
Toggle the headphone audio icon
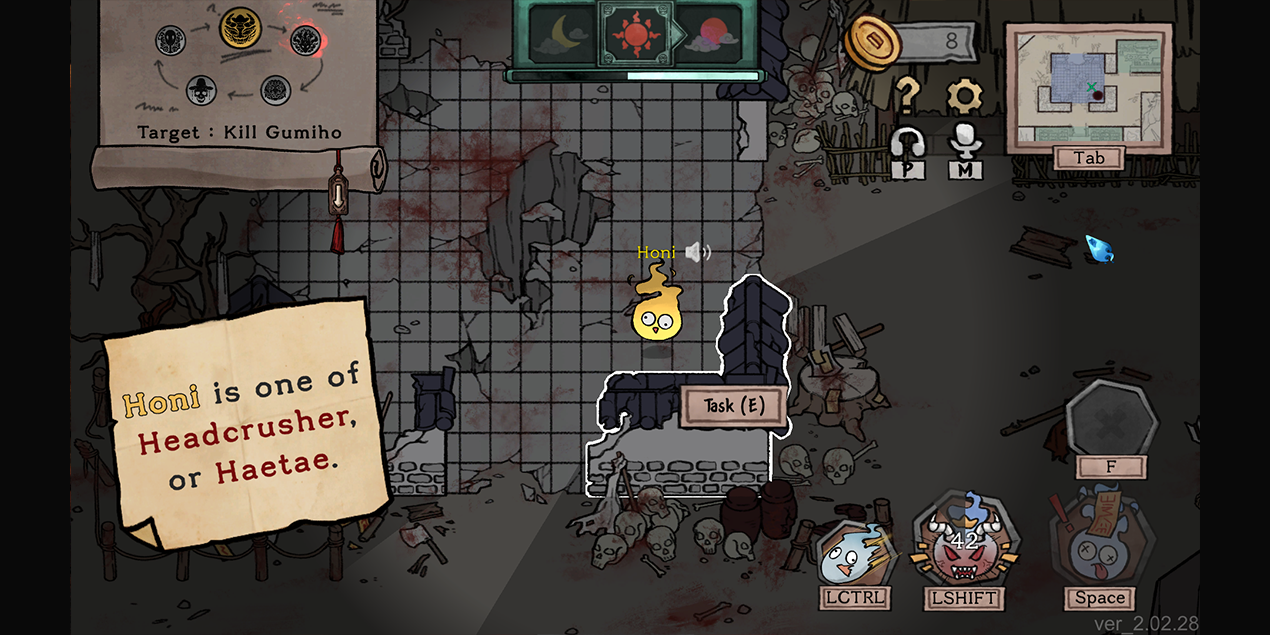908,145
